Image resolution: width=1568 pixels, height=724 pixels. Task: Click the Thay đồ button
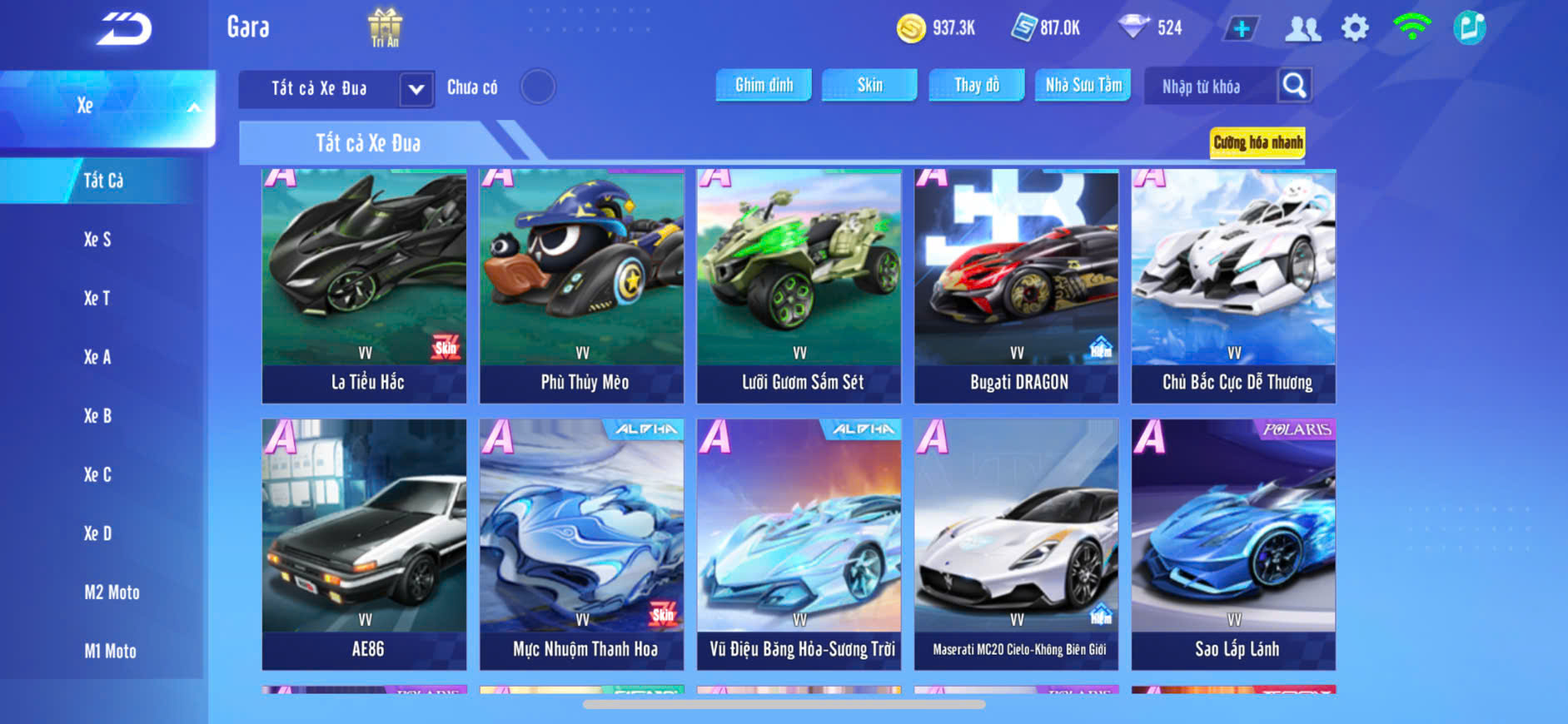point(977,85)
